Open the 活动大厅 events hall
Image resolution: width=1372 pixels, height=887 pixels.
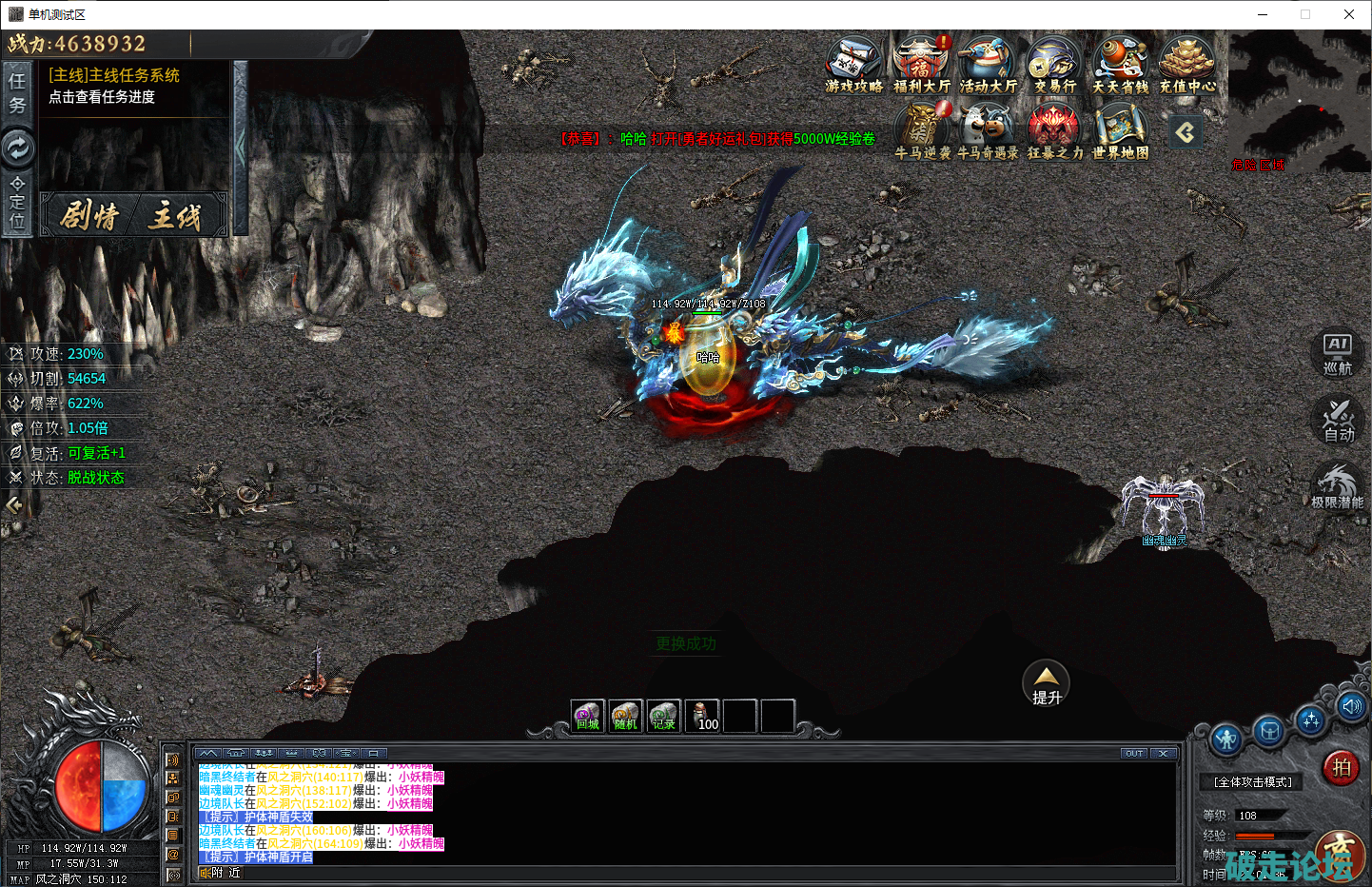(988, 63)
